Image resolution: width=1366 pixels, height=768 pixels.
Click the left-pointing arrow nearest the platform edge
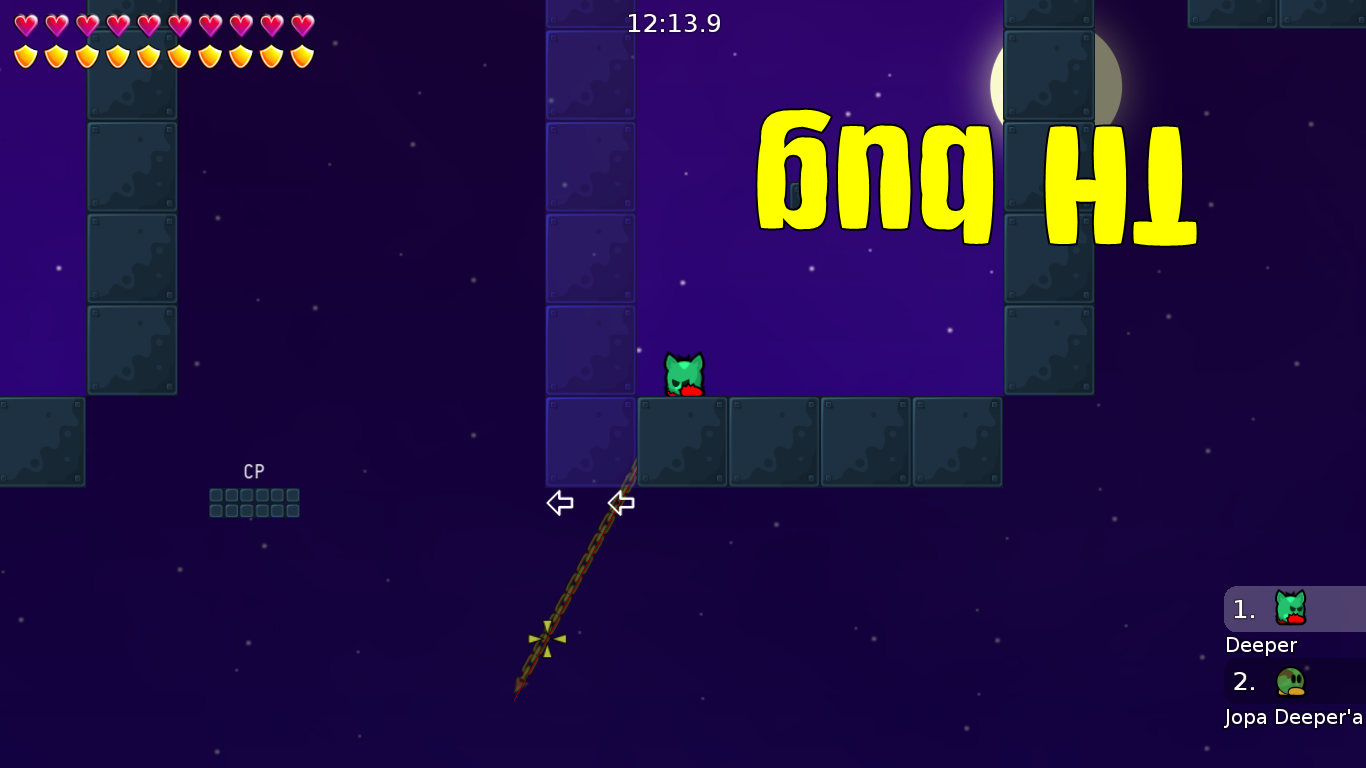pyautogui.click(x=621, y=503)
